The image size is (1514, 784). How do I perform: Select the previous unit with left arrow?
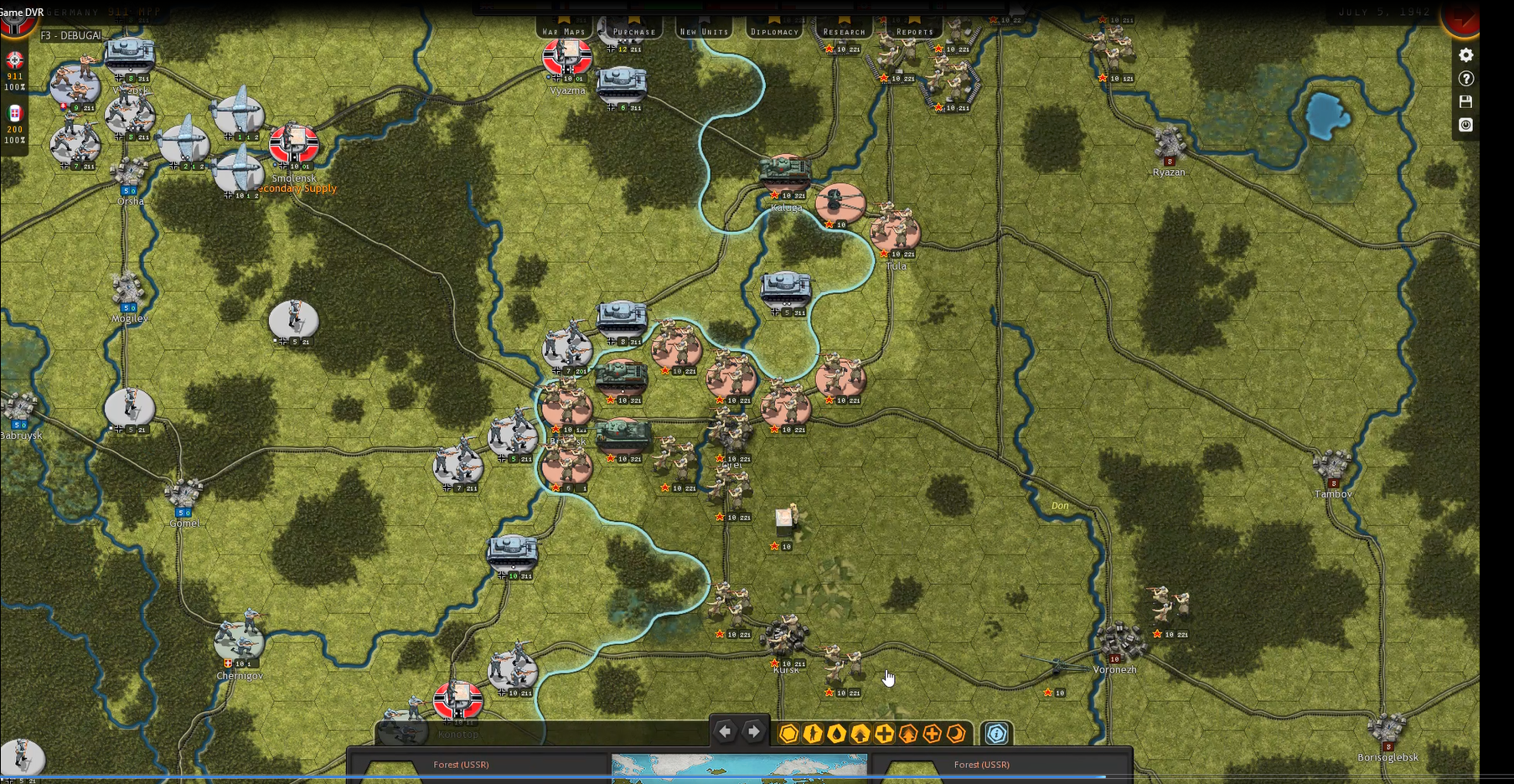pos(725,732)
